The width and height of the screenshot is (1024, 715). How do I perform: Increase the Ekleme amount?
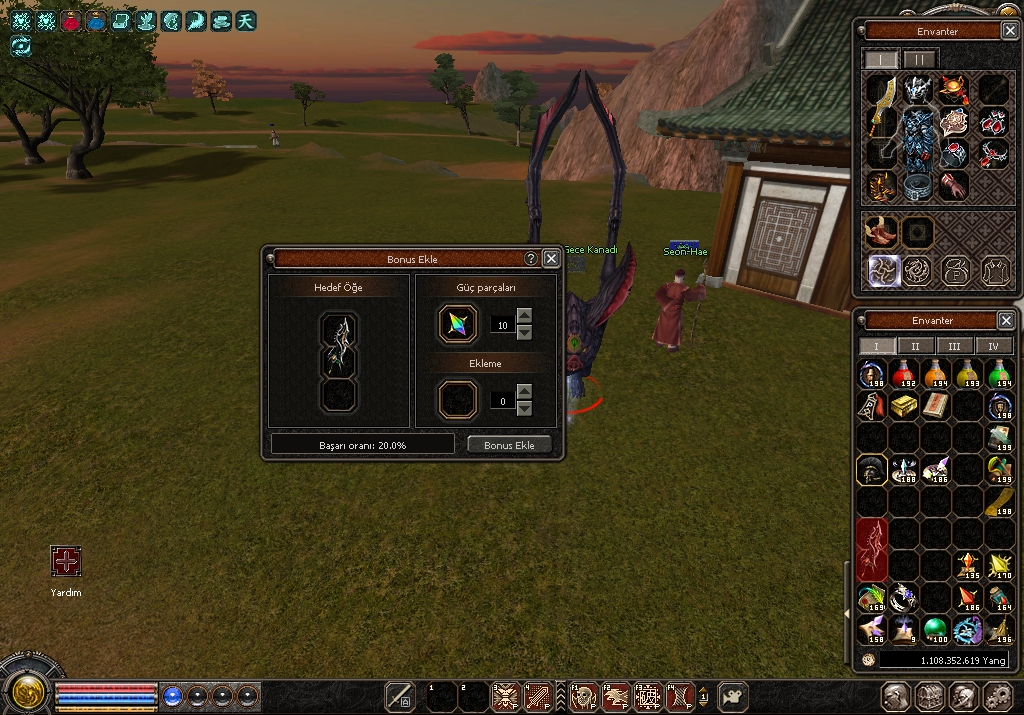(524, 393)
